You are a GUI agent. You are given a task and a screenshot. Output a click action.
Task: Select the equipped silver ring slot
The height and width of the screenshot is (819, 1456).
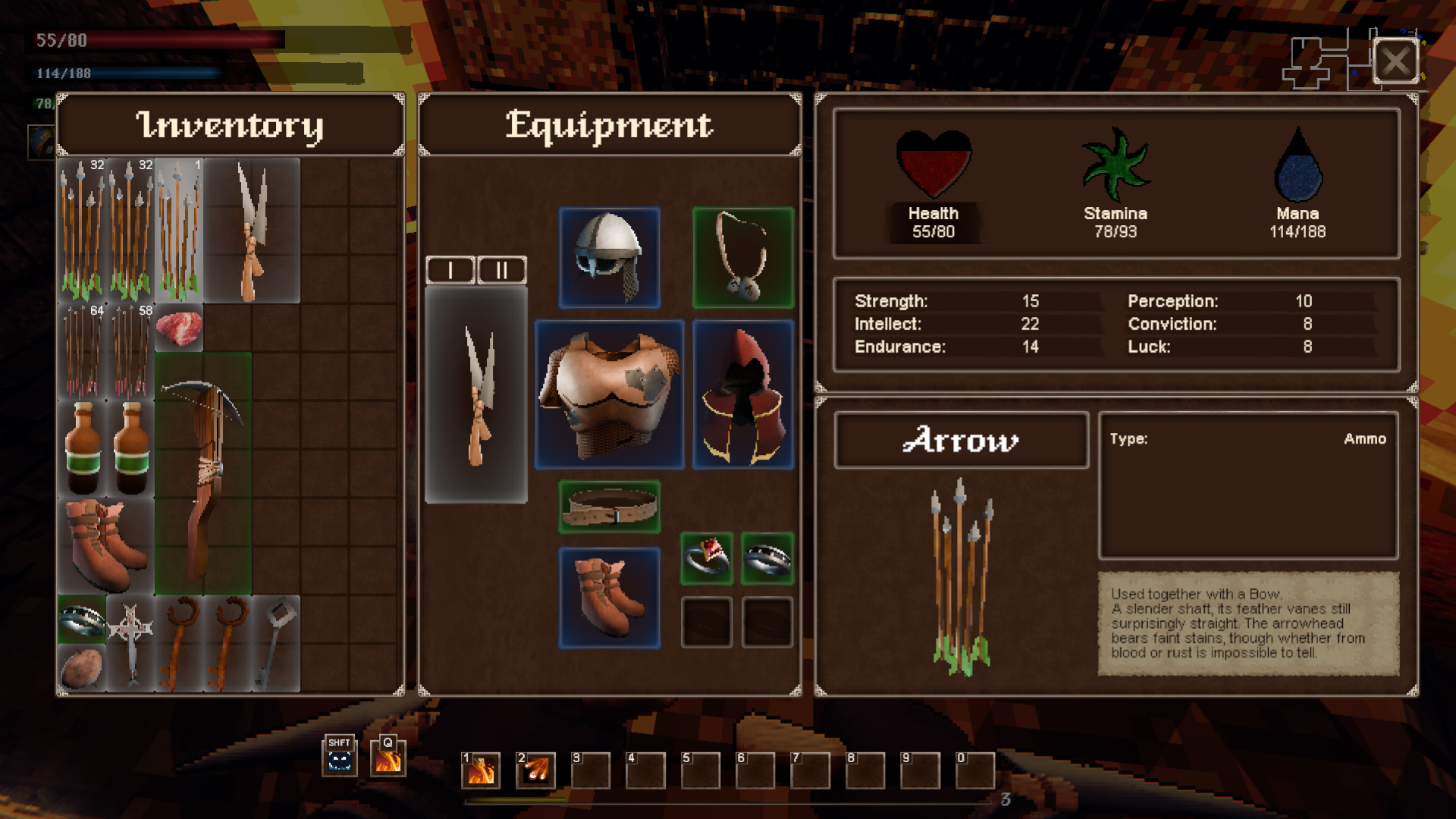[x=767, y=559]
